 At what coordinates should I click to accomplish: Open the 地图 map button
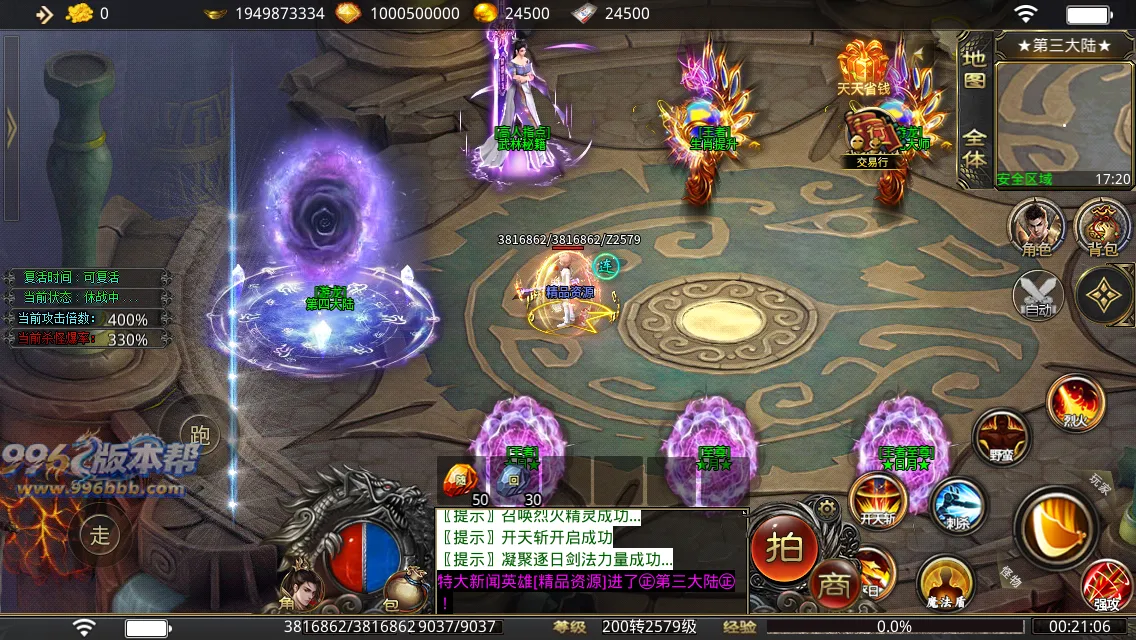[974, 70]
